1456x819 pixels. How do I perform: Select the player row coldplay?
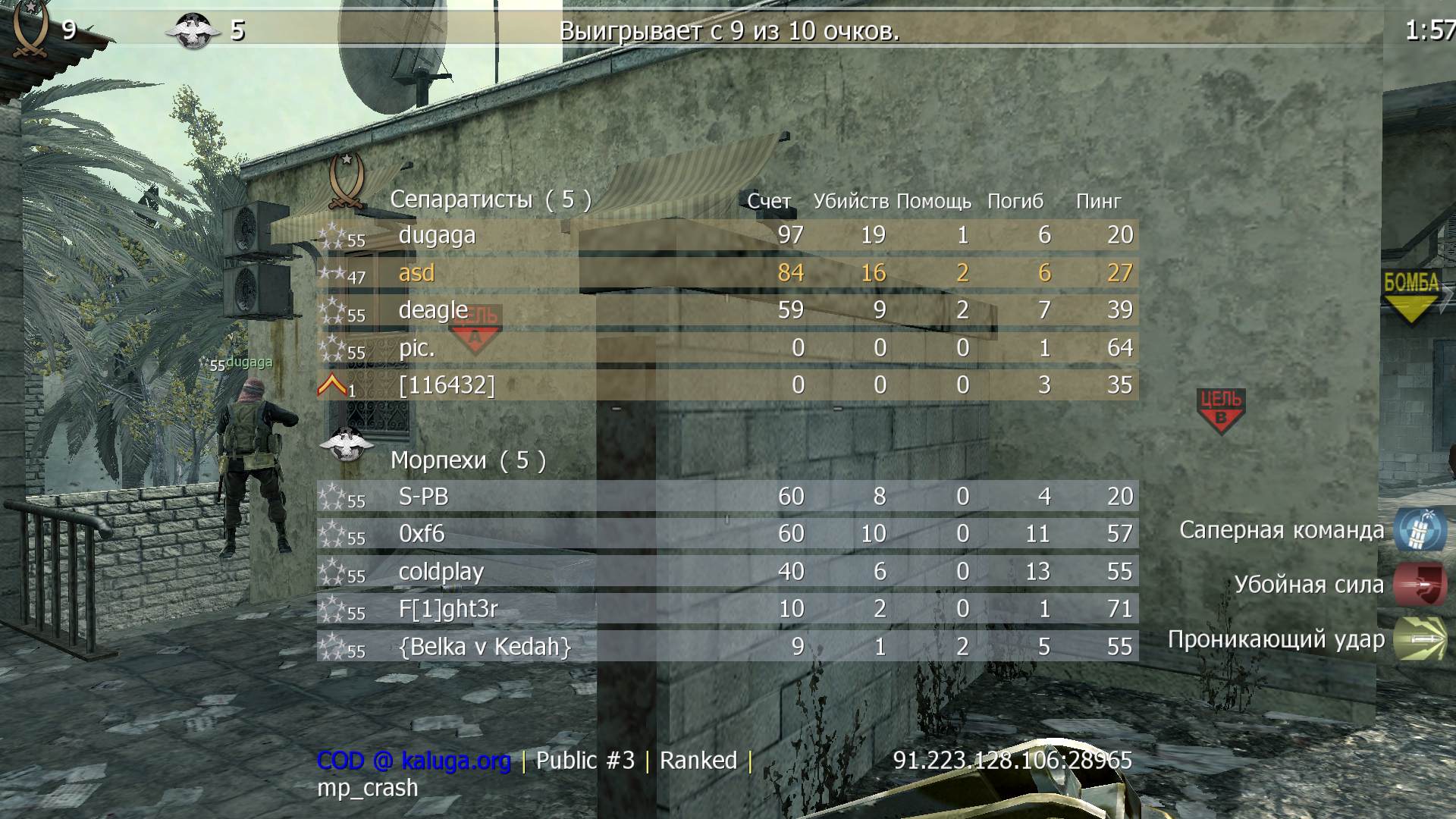pos(440,573)
